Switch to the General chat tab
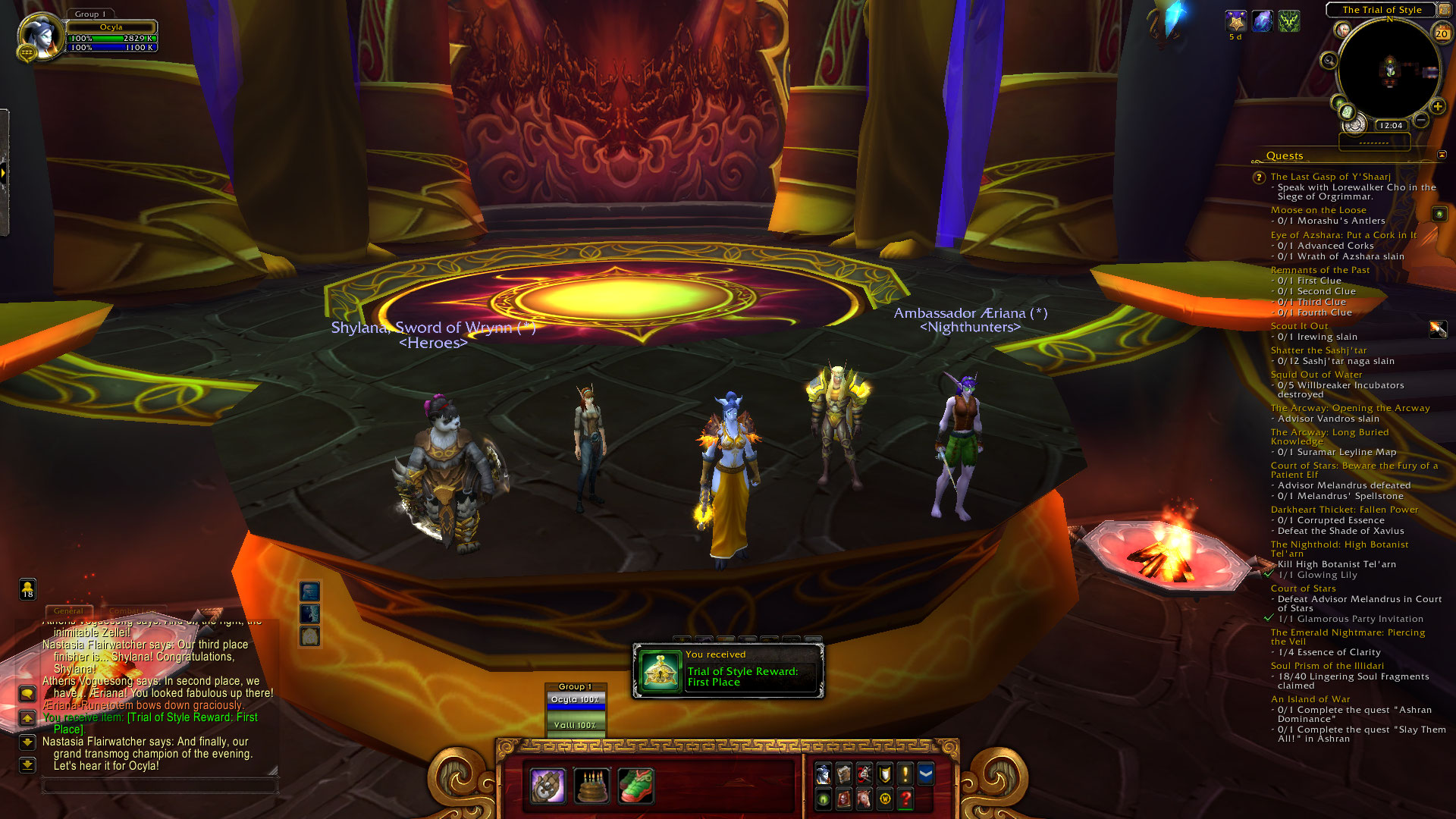This screenshot has height=819, width=1456. [68, 611]
